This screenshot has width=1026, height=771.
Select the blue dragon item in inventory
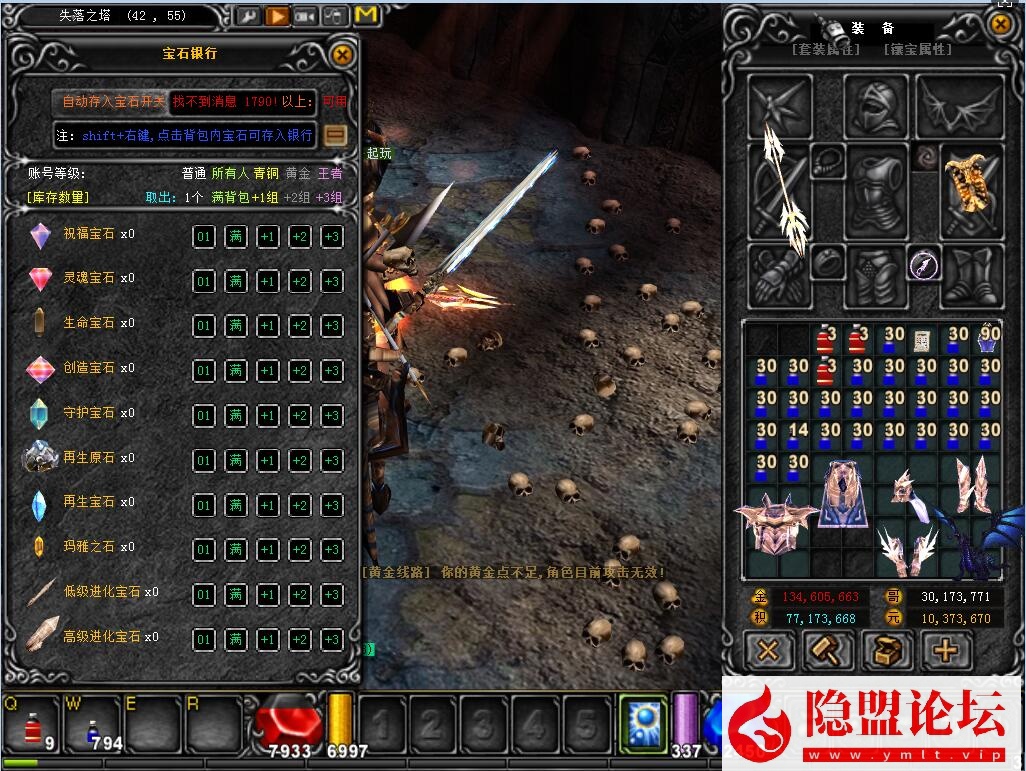977,542
